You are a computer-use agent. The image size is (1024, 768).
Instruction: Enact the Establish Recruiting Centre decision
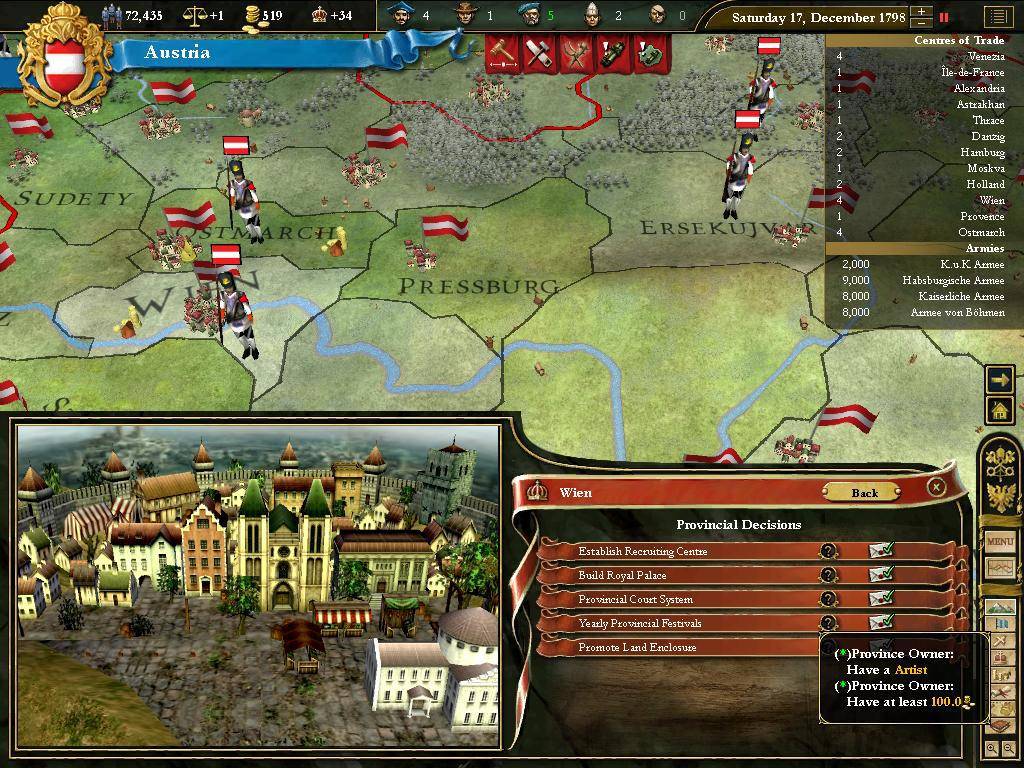(x=880, y=550)
